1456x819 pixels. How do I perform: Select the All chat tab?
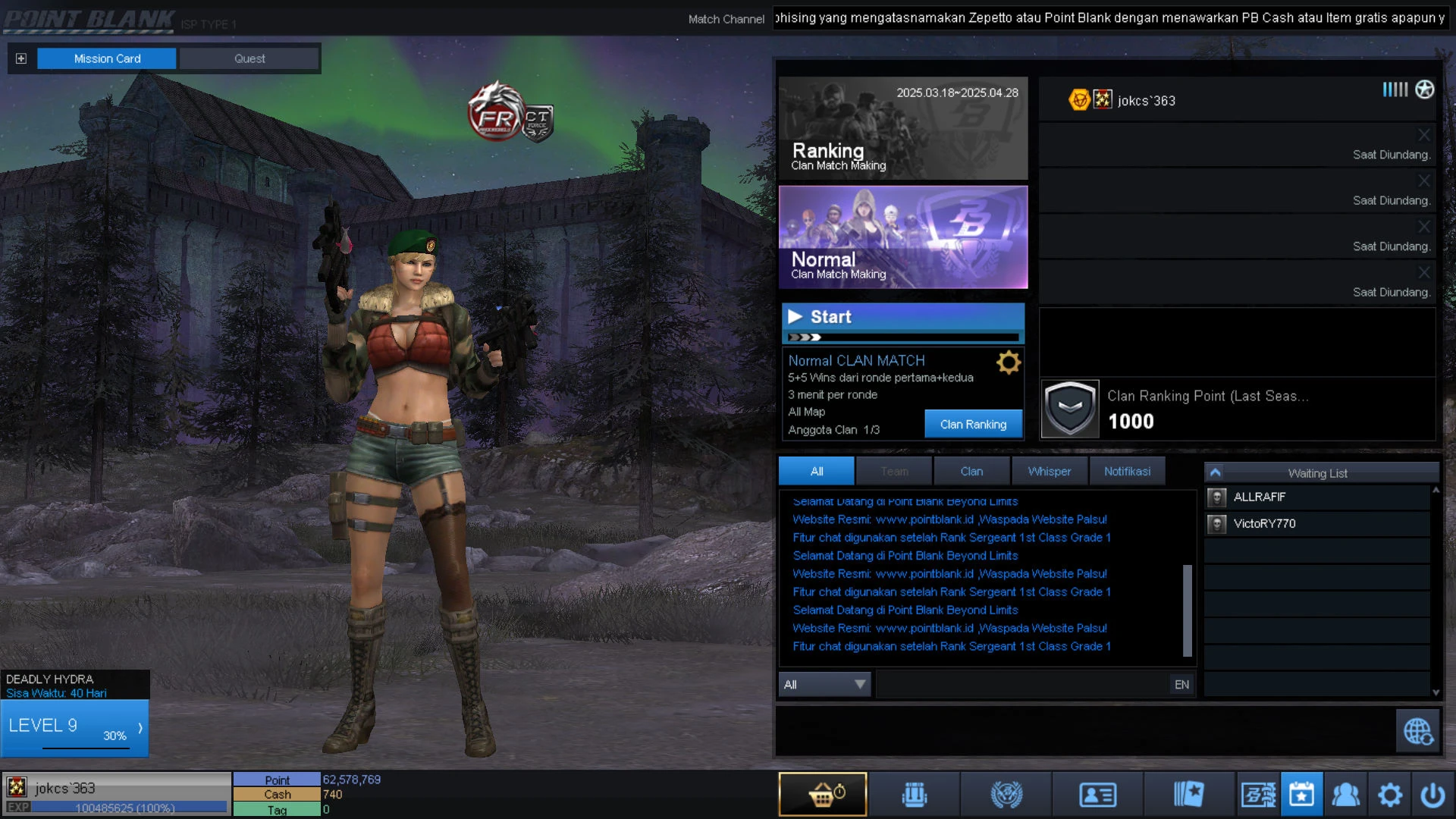coord(816,471)
